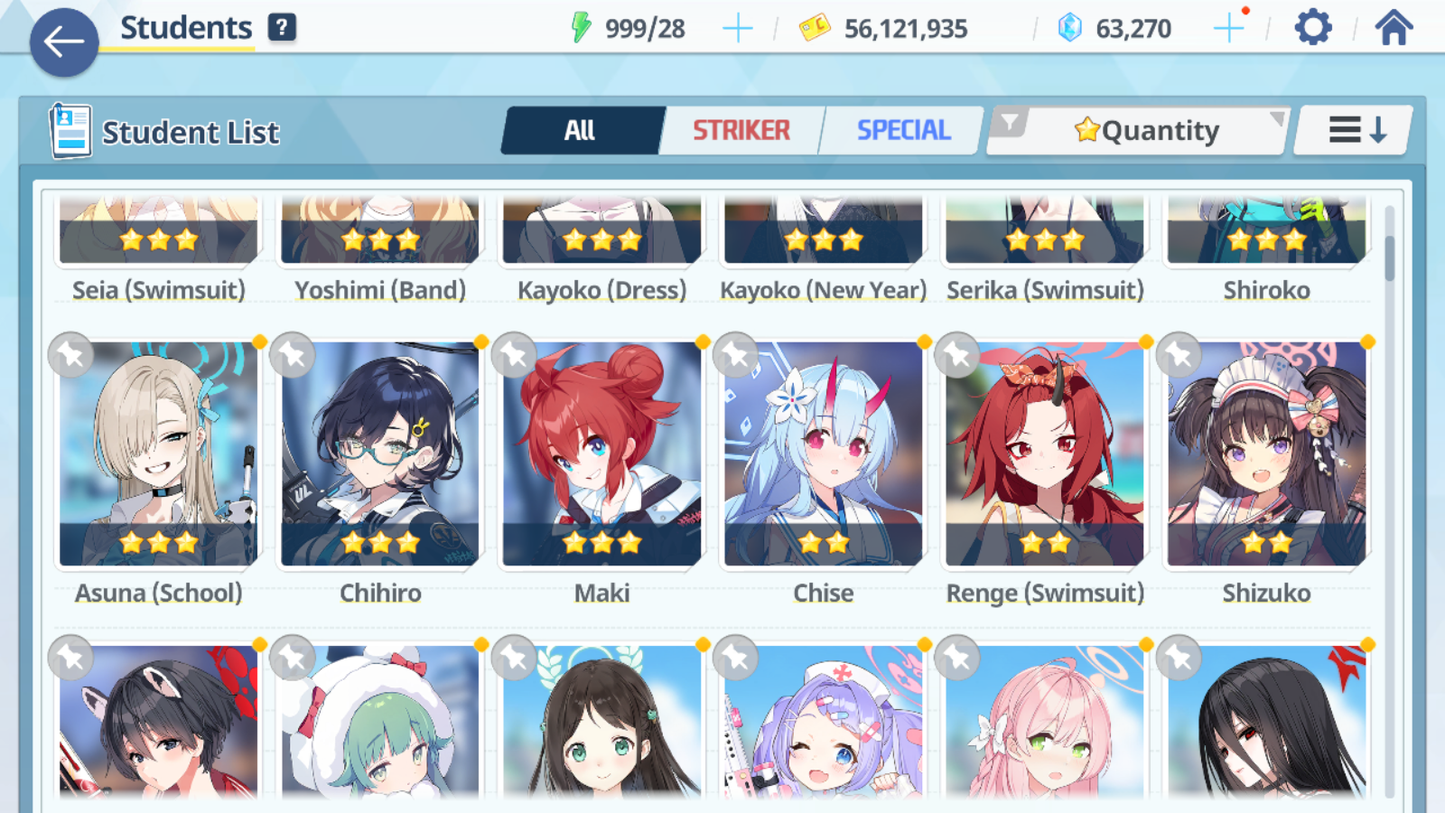Toggle the pin on Renge (Swimsuit)
This screenshot has height=813, width=1445.
[956, 354]
